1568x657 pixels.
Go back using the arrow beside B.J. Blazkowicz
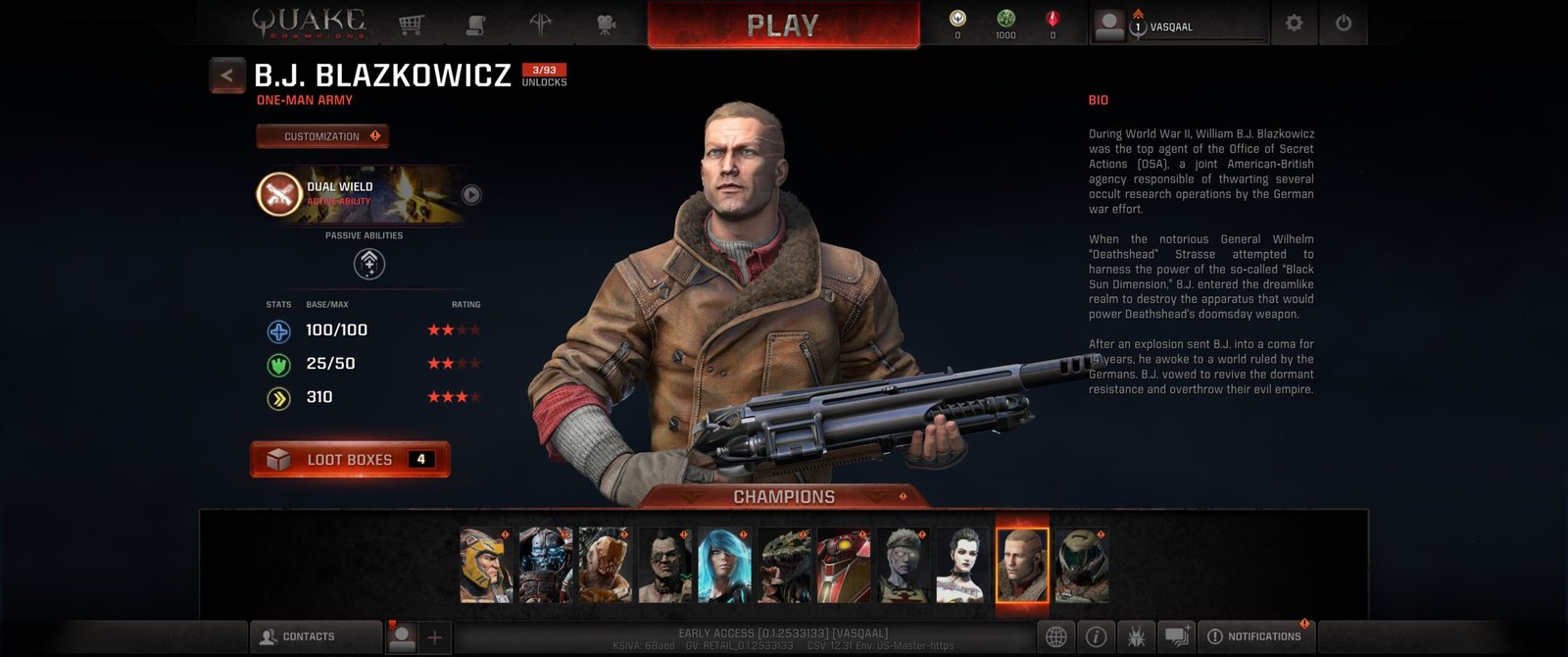tap(227, 75)
